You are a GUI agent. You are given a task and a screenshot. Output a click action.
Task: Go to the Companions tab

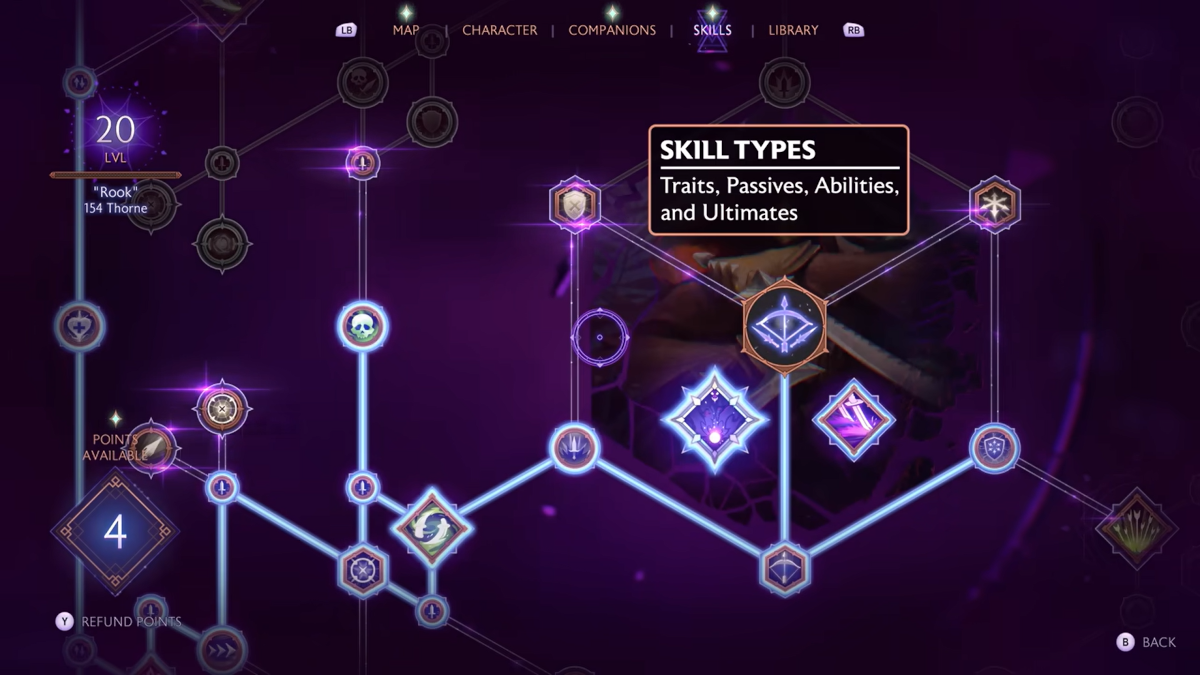(x=612, y=30)
